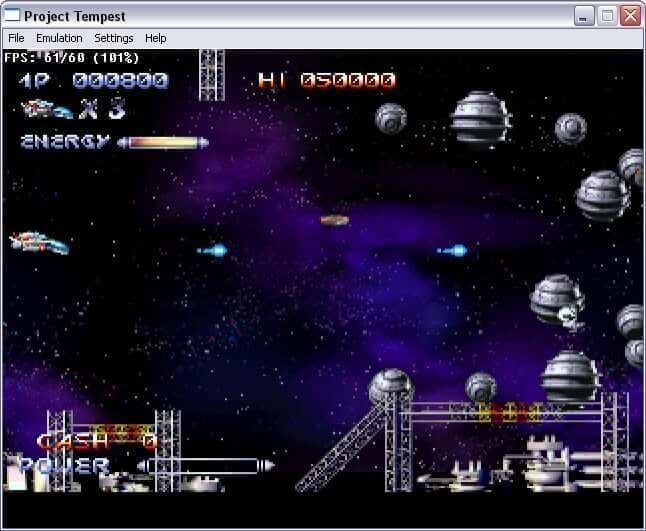Minimize the Project Tempest window
The width and height of the screenshot is (646, 531).
[x=584, y=16]
